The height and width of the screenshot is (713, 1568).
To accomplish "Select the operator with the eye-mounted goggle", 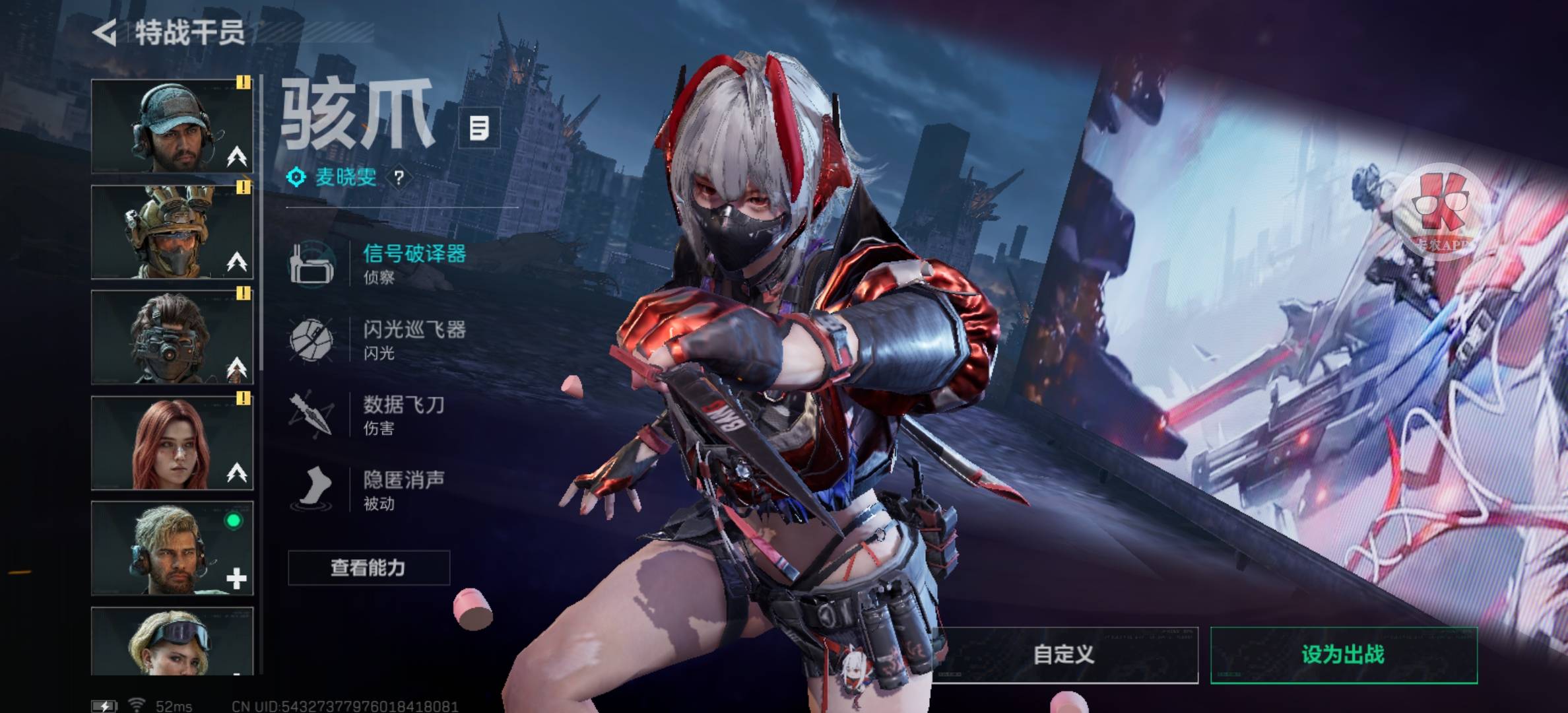I will coord(172,337).
